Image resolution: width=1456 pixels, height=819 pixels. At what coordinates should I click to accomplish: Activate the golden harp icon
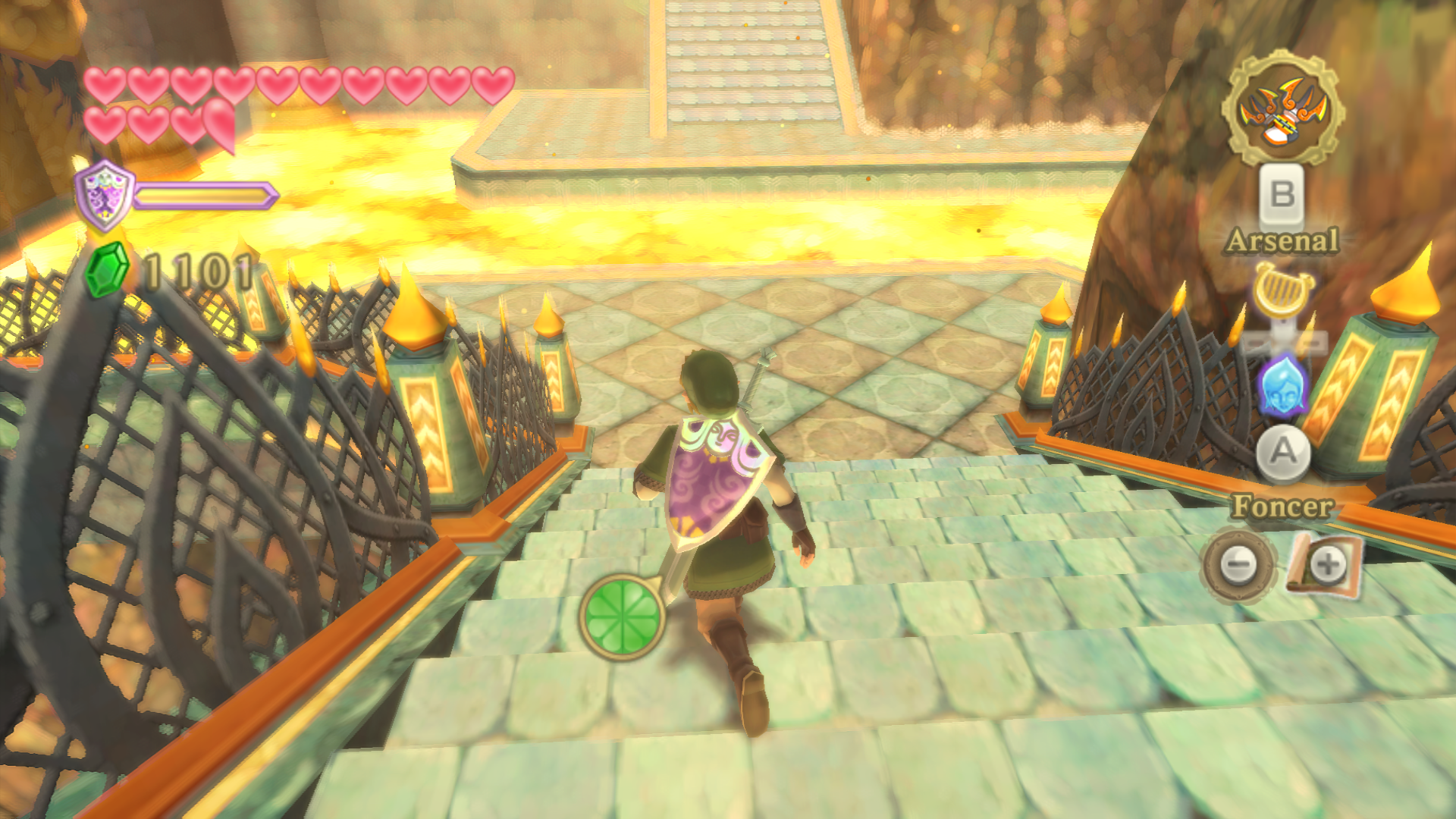[1282, 289]
